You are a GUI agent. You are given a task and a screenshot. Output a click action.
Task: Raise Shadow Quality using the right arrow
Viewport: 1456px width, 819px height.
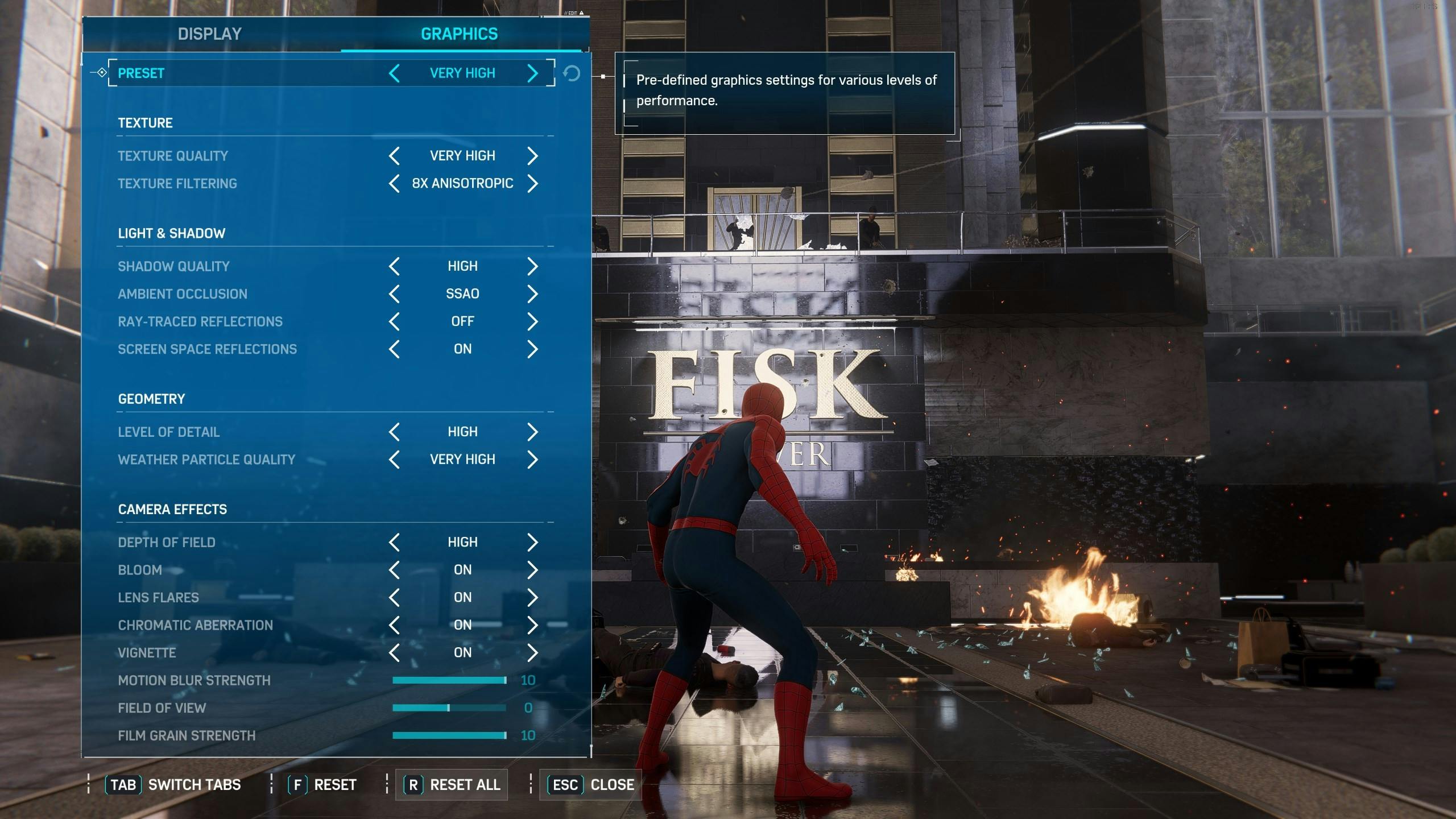click(x=532, y=266)
